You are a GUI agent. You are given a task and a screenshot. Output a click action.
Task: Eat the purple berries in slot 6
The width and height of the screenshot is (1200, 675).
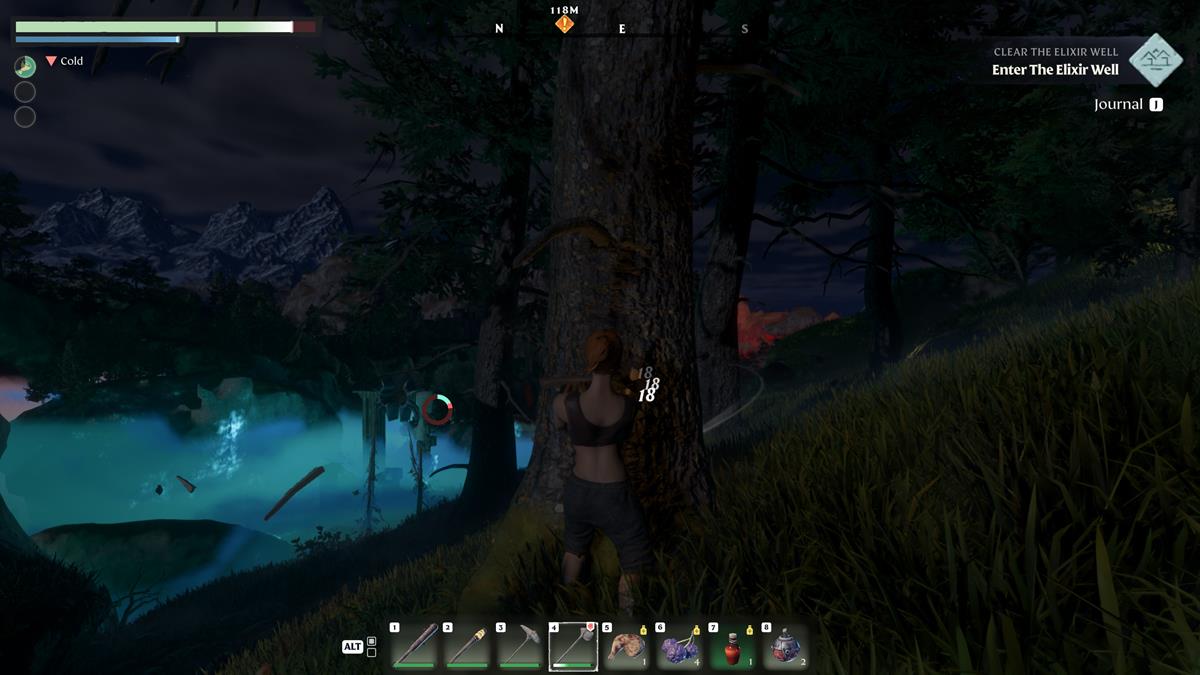click(x=679, y=647)
